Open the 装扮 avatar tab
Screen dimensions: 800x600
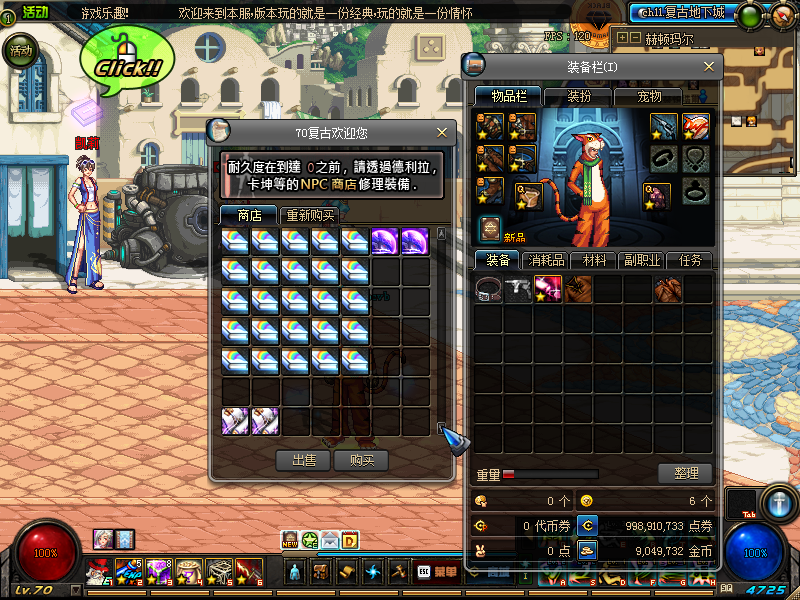[x=579, y=96]
